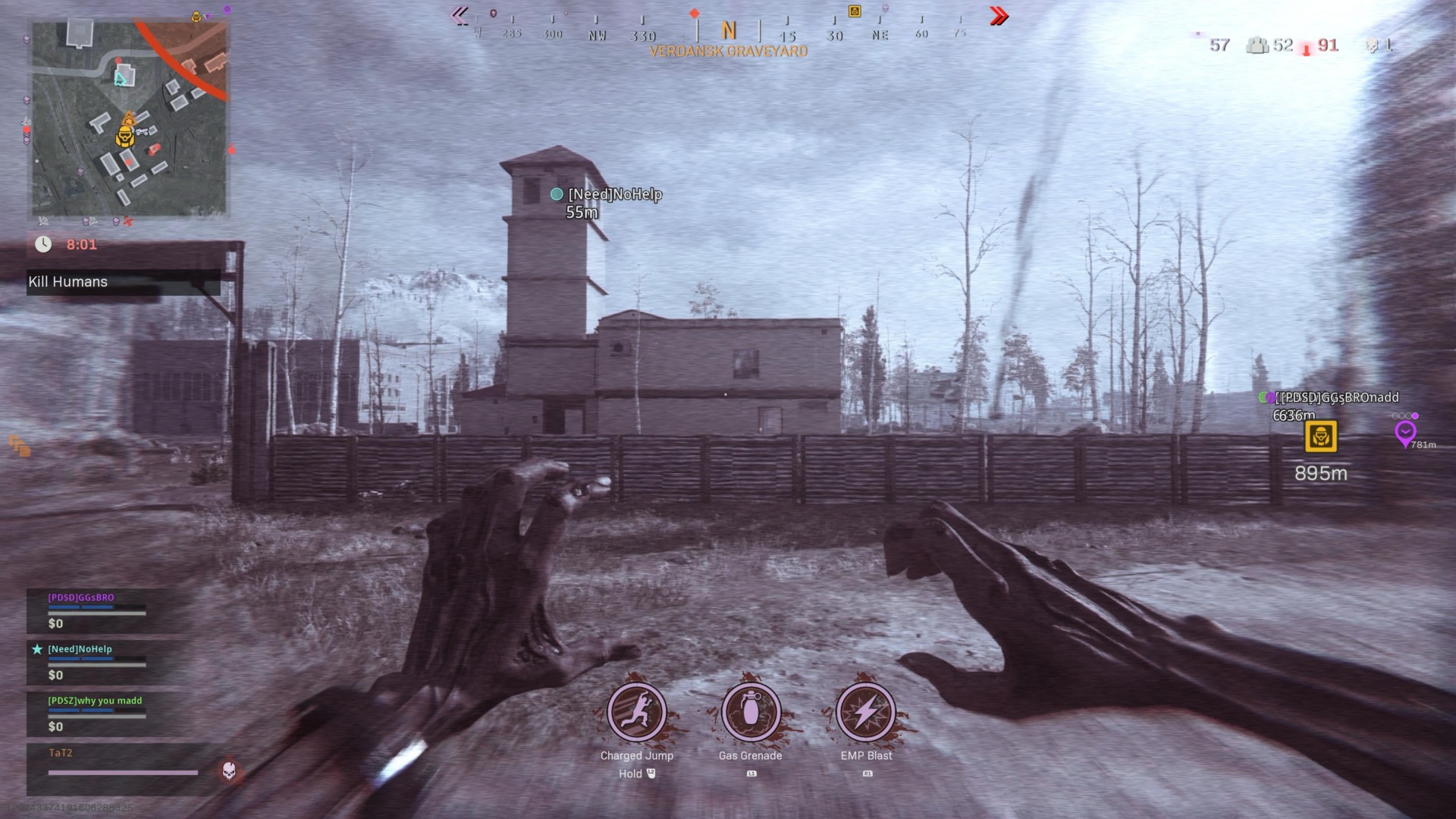The height and width of the screenshot is (819, 1456).
Task: Select the EMP Blast ability icon
Action: (866, 713)
